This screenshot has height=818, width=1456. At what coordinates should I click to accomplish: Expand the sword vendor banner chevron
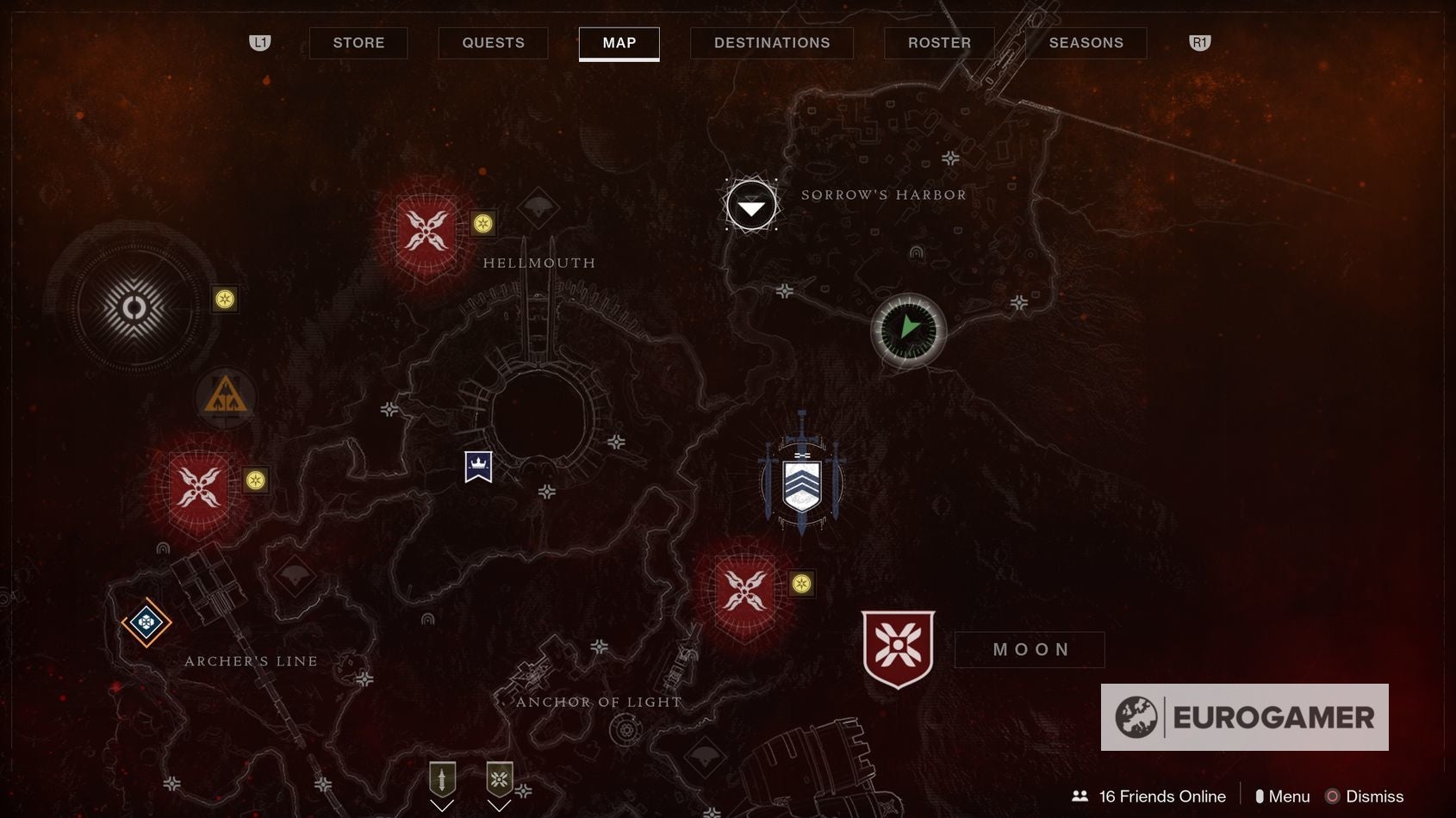443,806
